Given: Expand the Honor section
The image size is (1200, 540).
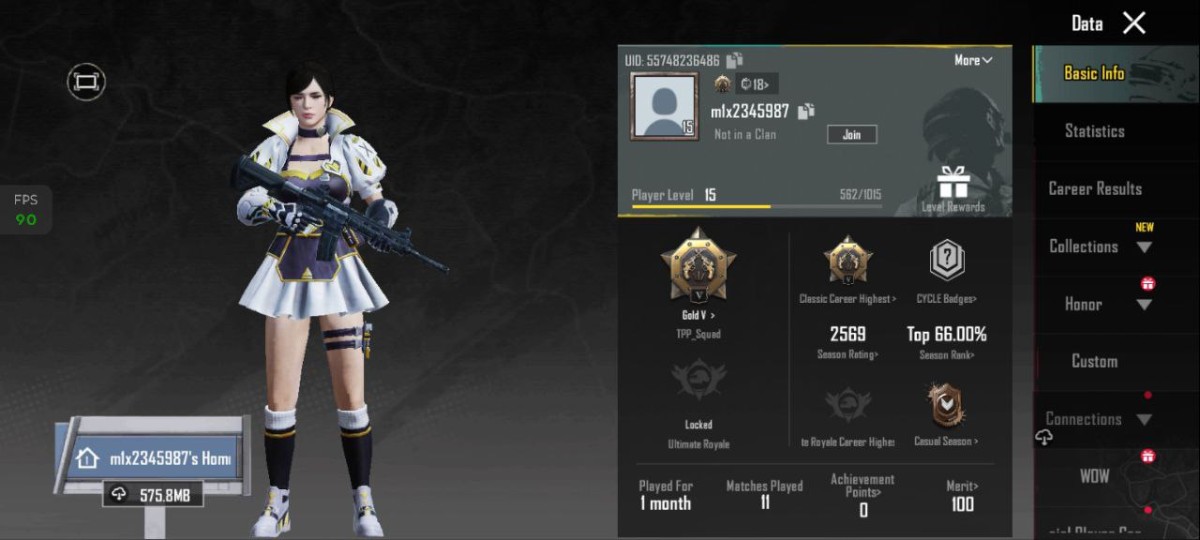Looking at the screenshot, I should point(1098,304).
